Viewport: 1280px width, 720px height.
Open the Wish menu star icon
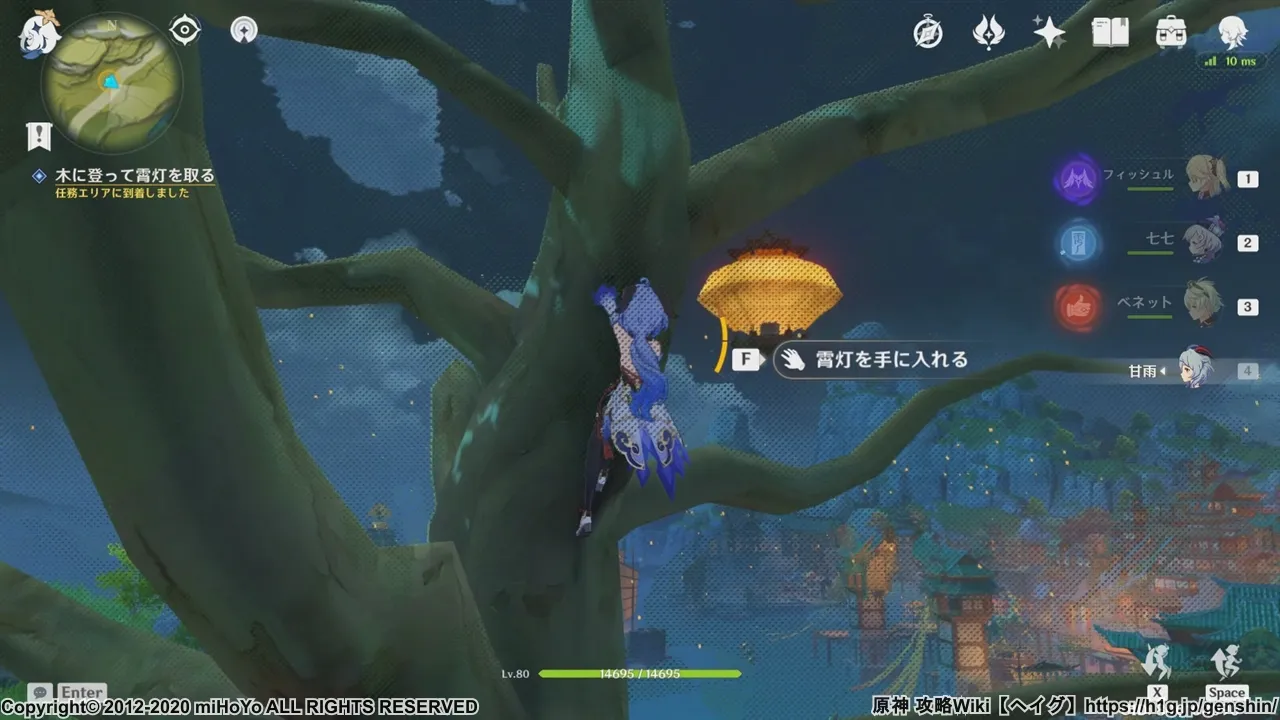[1048, 33]
